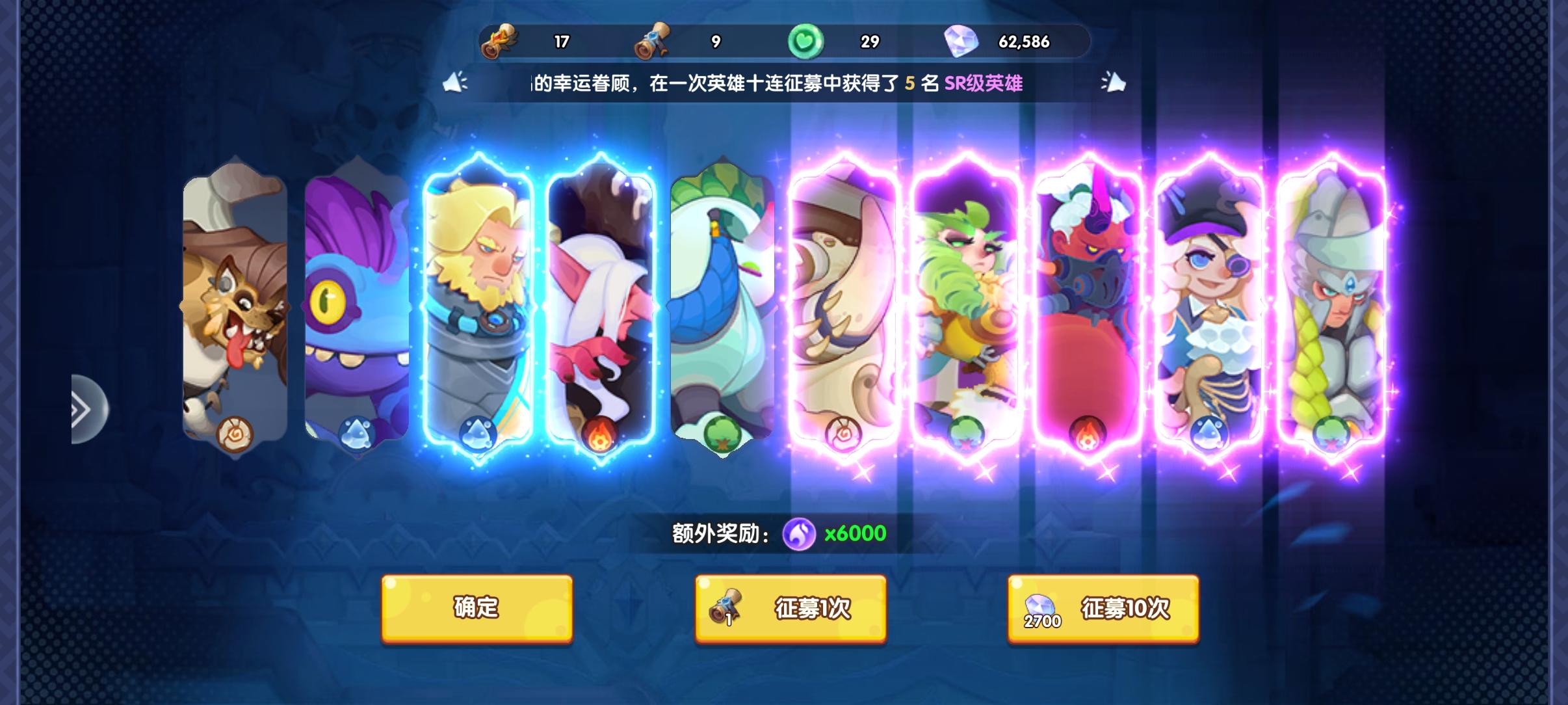Click the diamond currency icon showing 62,586
Viewport: 1568px width, 705px height.
pyautogui.click(x=967, y=40)
